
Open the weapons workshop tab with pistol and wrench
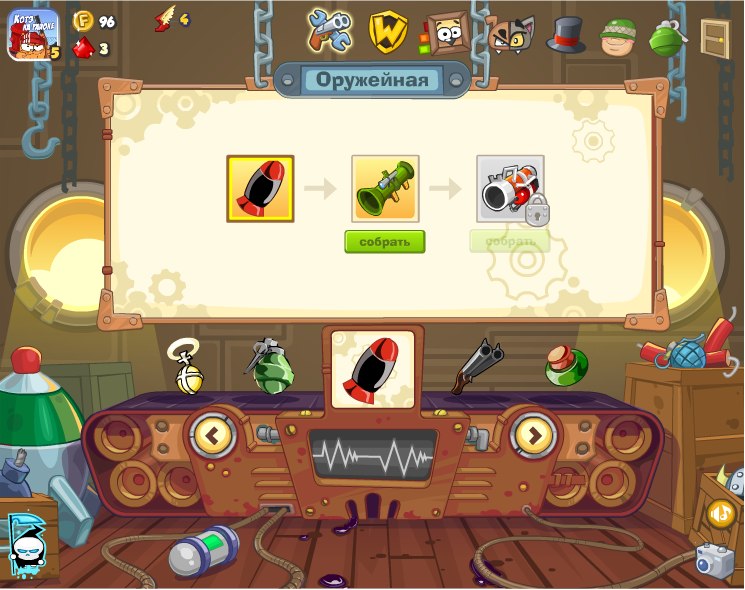tap(330, 32)
